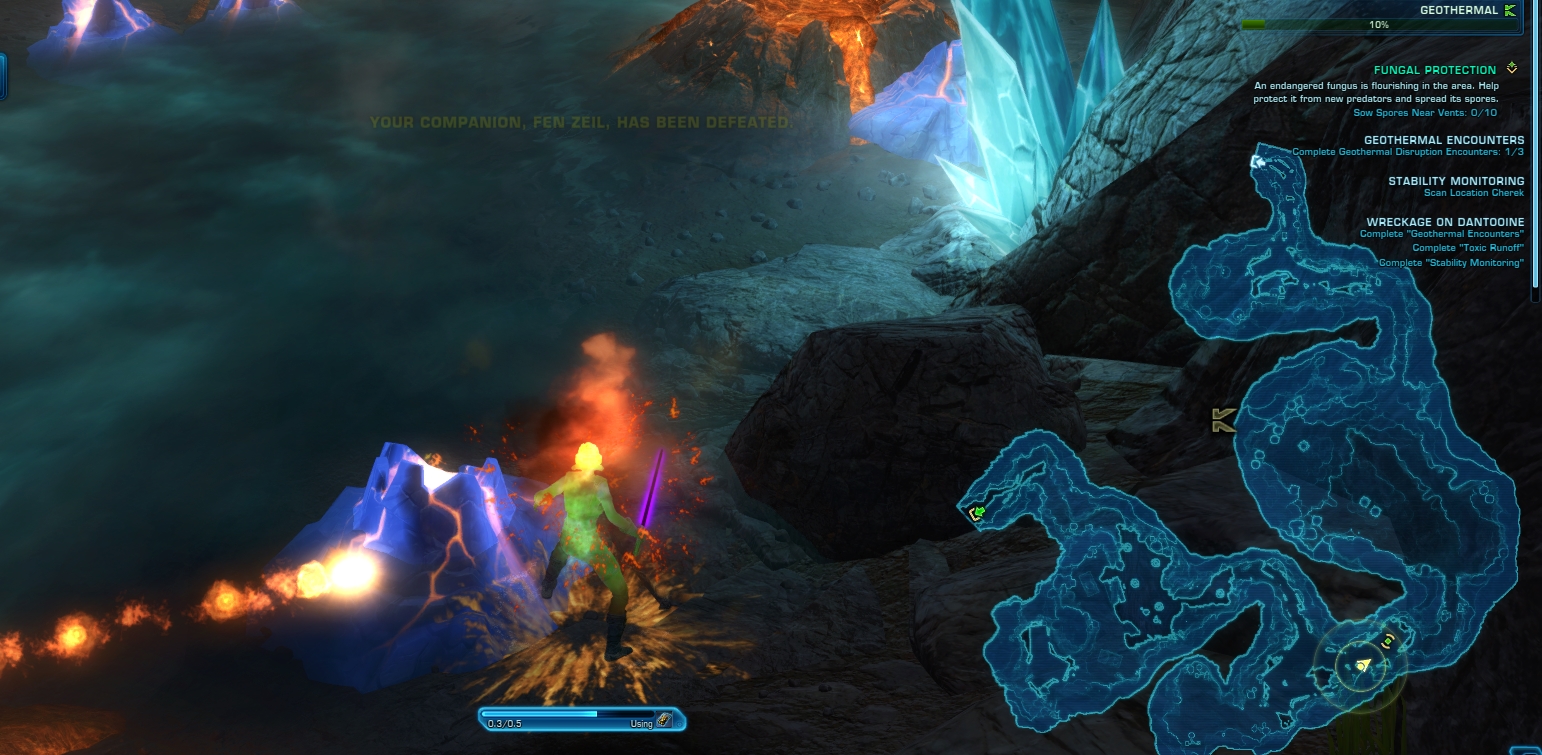Select the green arrow exit marker on the map
1542x755 pixels.
[x=978, y=514]
